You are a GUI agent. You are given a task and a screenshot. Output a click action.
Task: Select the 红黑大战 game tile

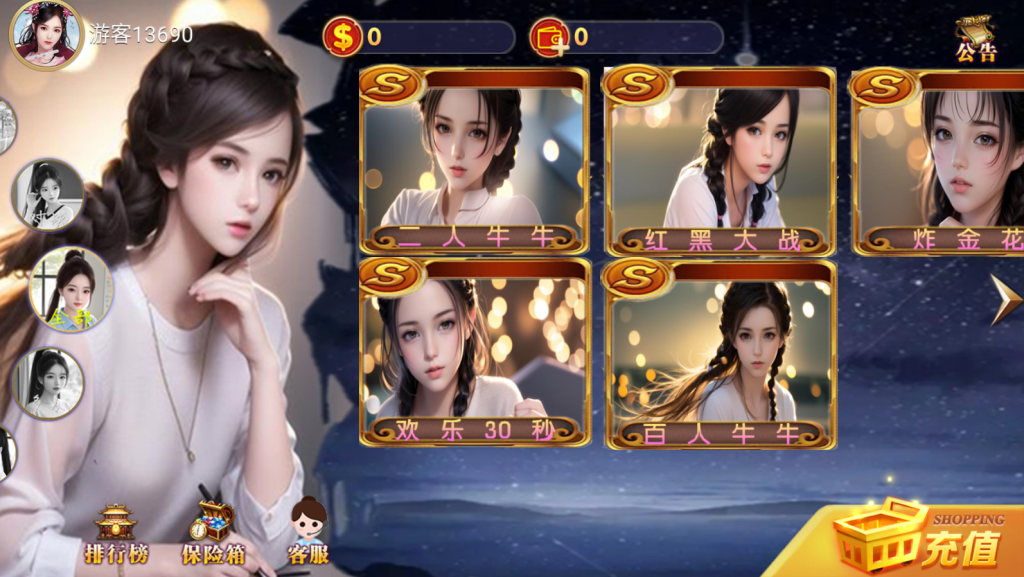click(720, 162)
